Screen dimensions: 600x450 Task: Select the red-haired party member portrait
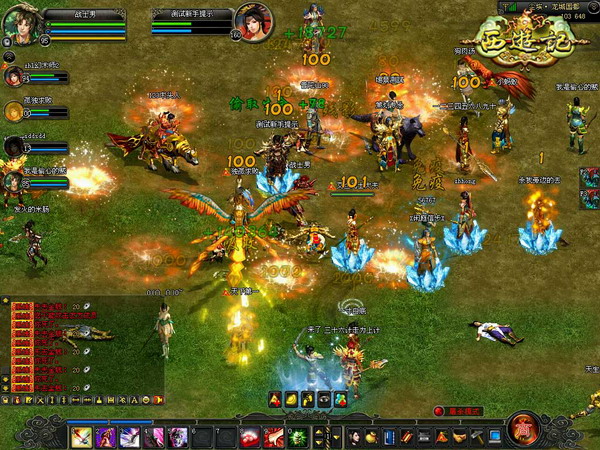pyautogui.click(x=12, y=77)
